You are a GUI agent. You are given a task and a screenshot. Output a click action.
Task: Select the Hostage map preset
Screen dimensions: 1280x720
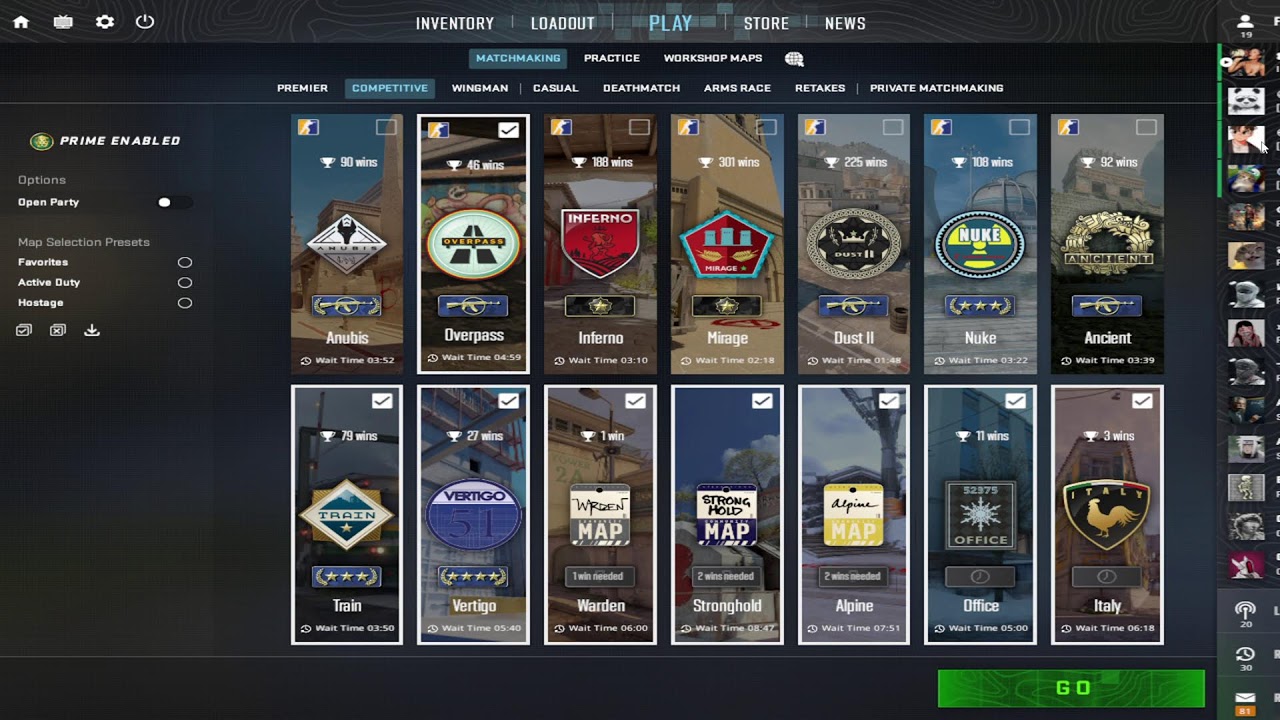(x=185, y=303)
